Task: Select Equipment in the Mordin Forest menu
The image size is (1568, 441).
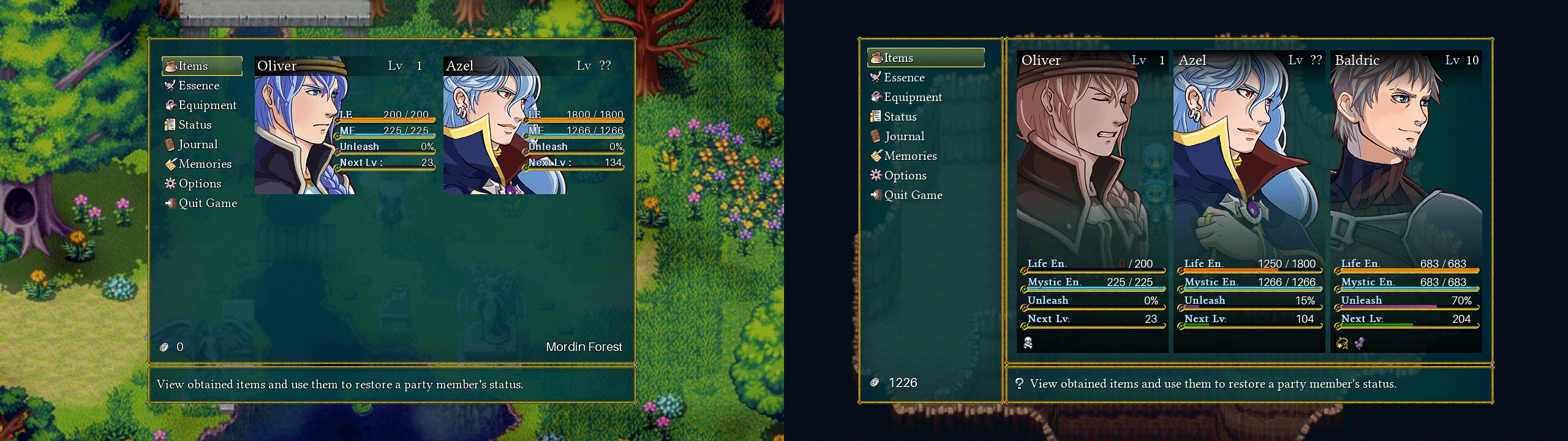Action: tap(207, 105)
